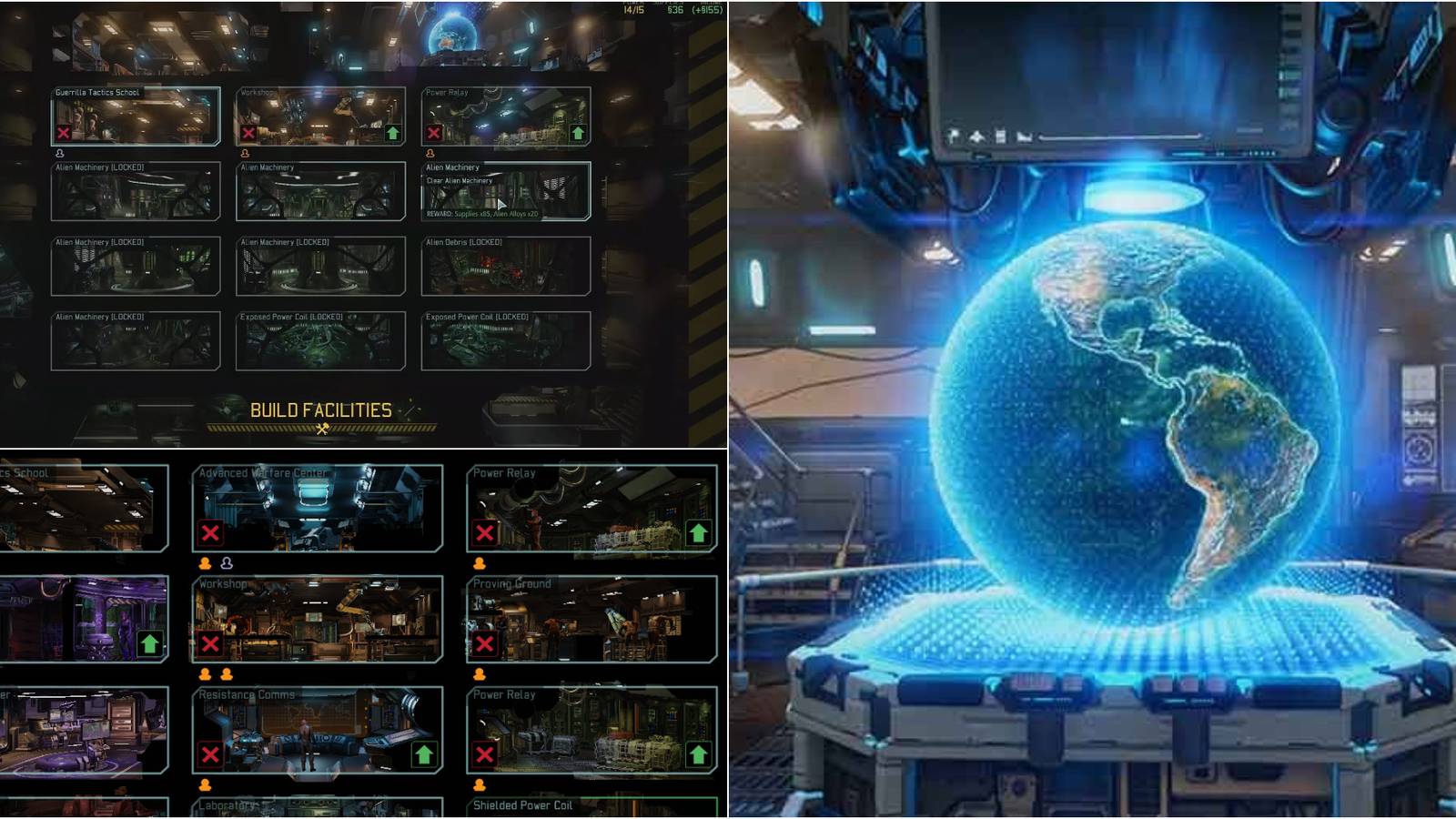
Task: Demolish the Advanced Warfare Center
Action: [x=209, y=533]
